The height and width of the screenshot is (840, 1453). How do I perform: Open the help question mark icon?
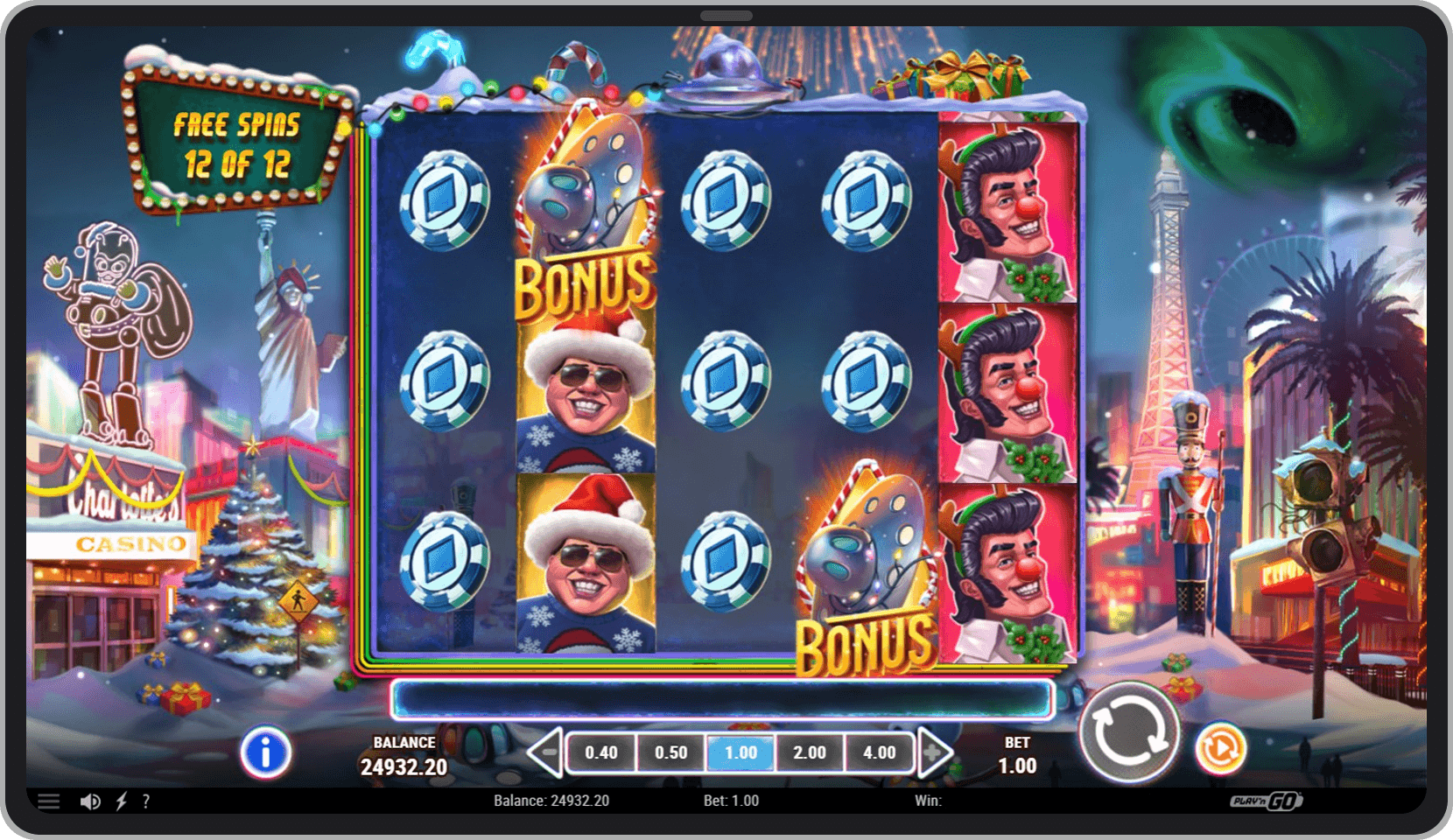[147, 801]
